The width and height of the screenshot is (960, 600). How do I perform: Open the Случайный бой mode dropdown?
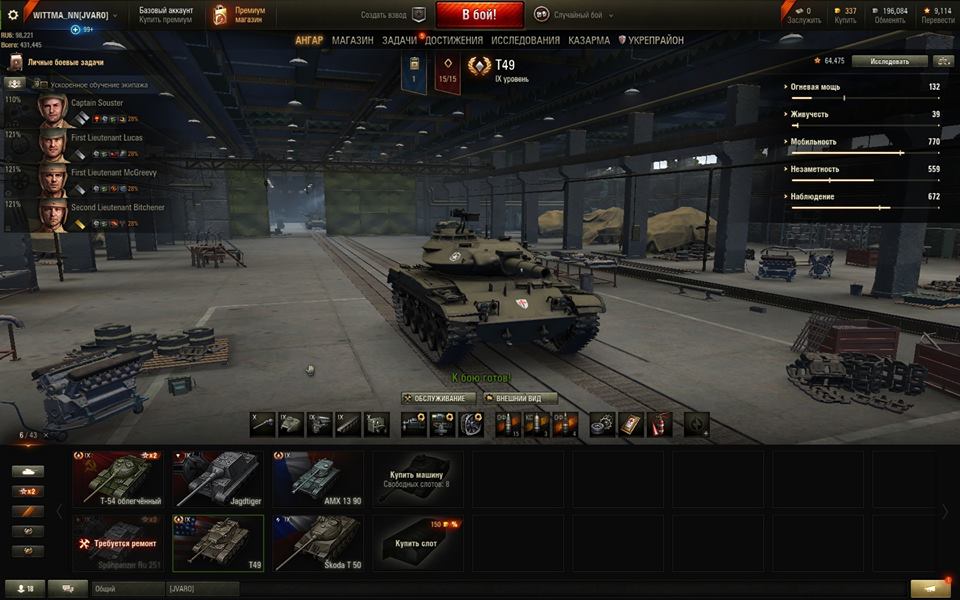575,15
